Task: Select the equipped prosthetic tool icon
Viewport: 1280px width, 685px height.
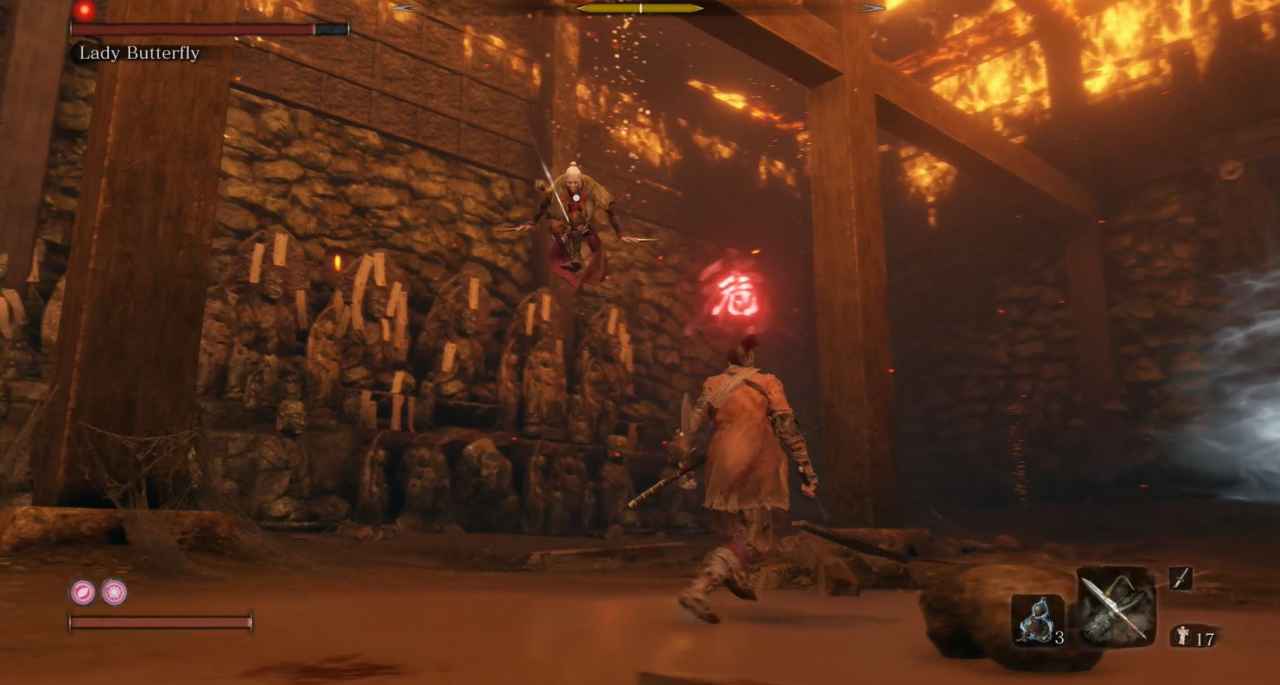Action: (x=1116, y=606)
